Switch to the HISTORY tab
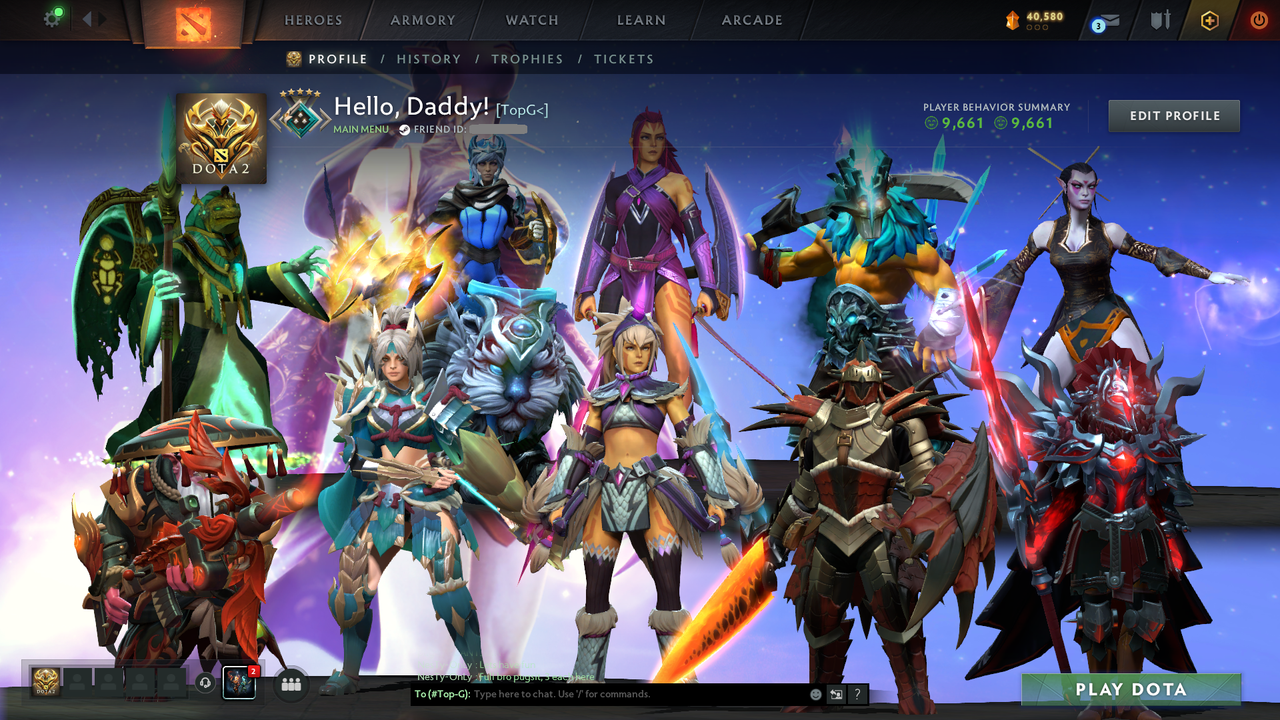 (429, 59)
